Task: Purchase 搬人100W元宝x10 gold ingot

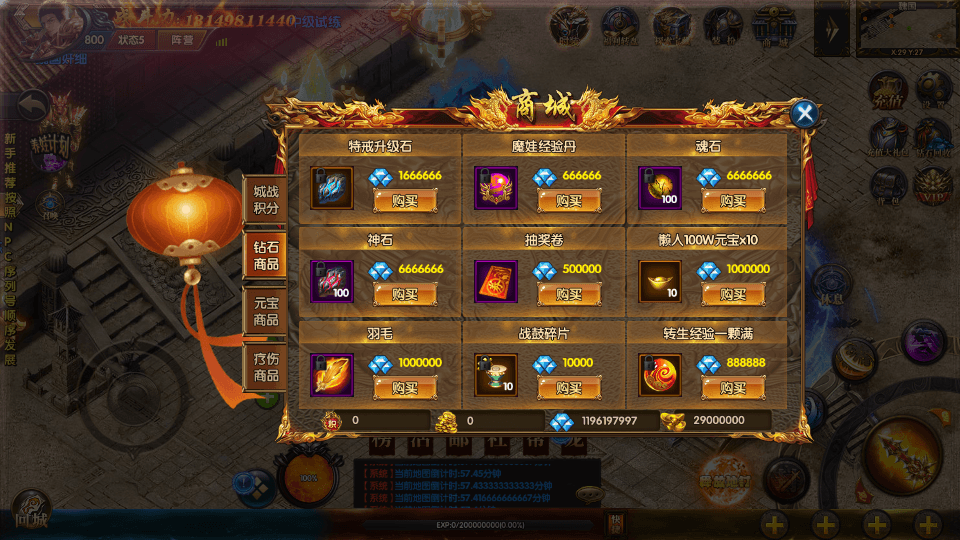Action: click(x=732, y=294)
